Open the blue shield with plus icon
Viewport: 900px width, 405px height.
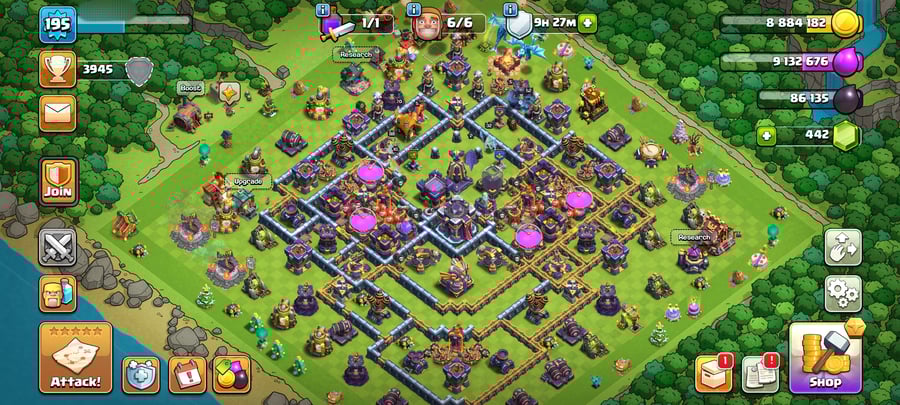pos(140,374)
